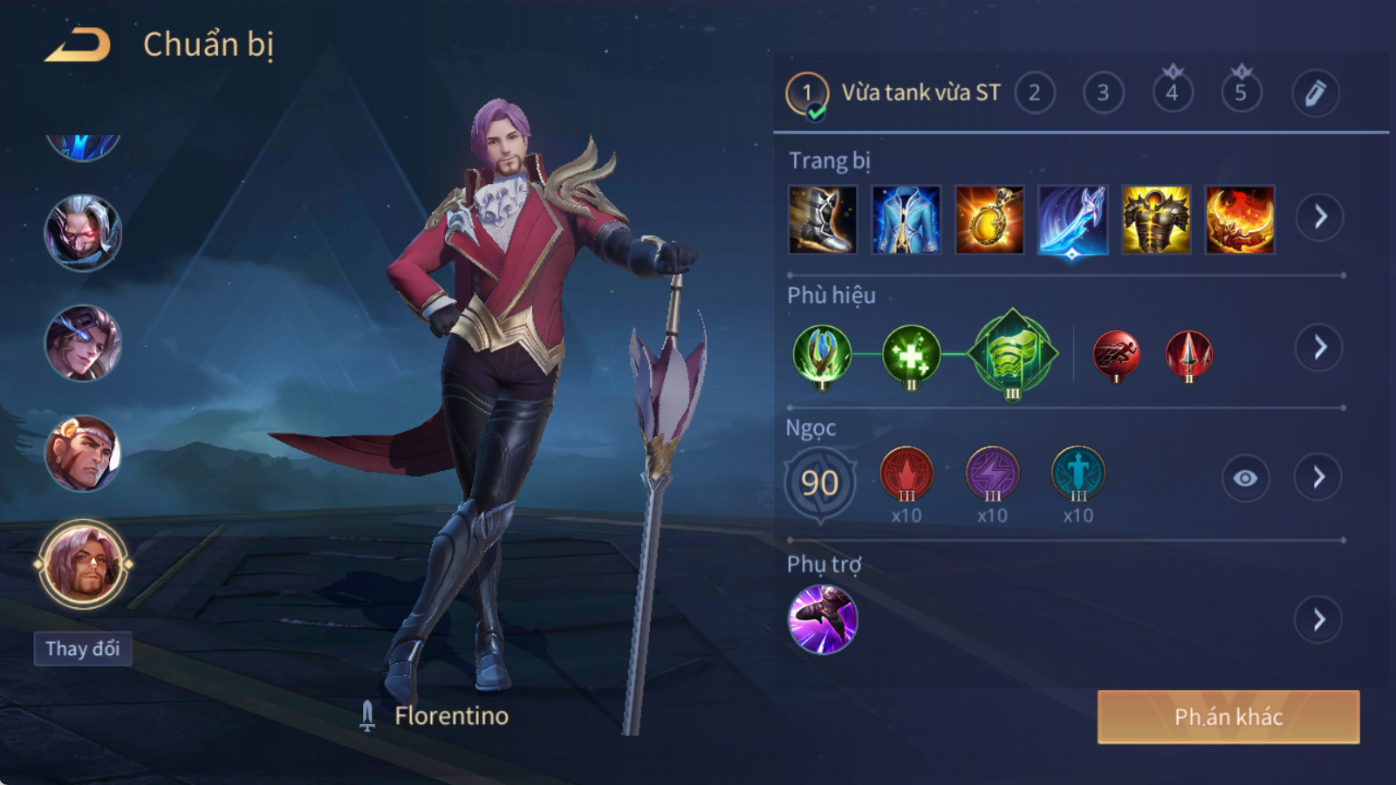The image size is (1396, 785).
Task: Expand the Phù hiệu badge section
Action: 1320,347
